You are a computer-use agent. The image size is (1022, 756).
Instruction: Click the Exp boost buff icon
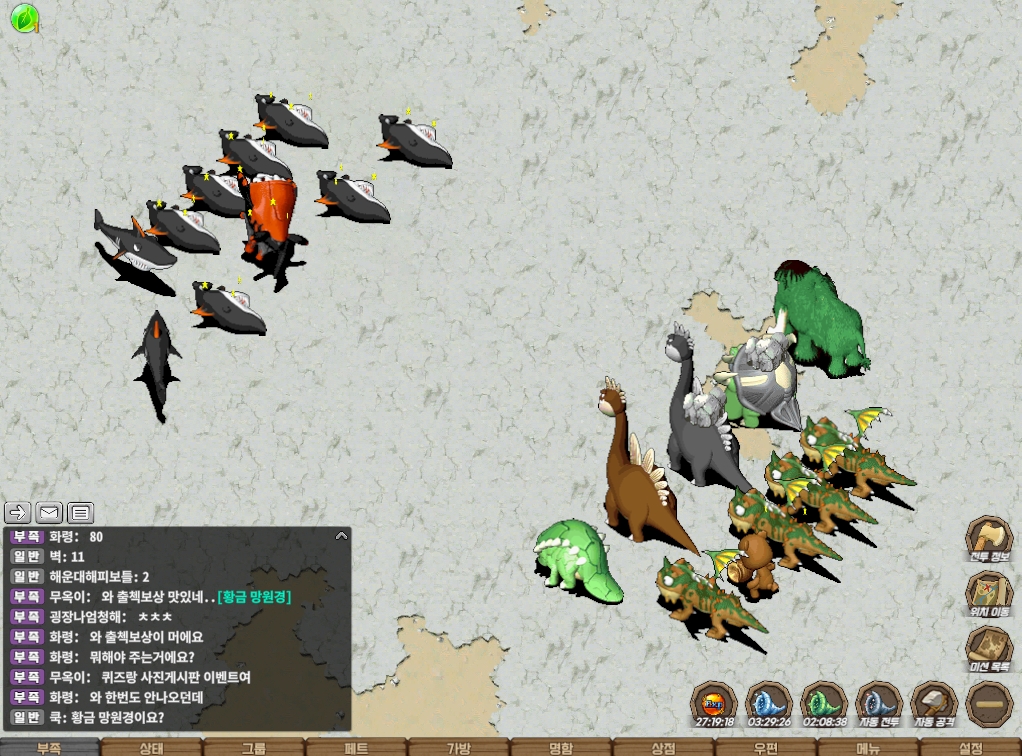tap(715, 701)
